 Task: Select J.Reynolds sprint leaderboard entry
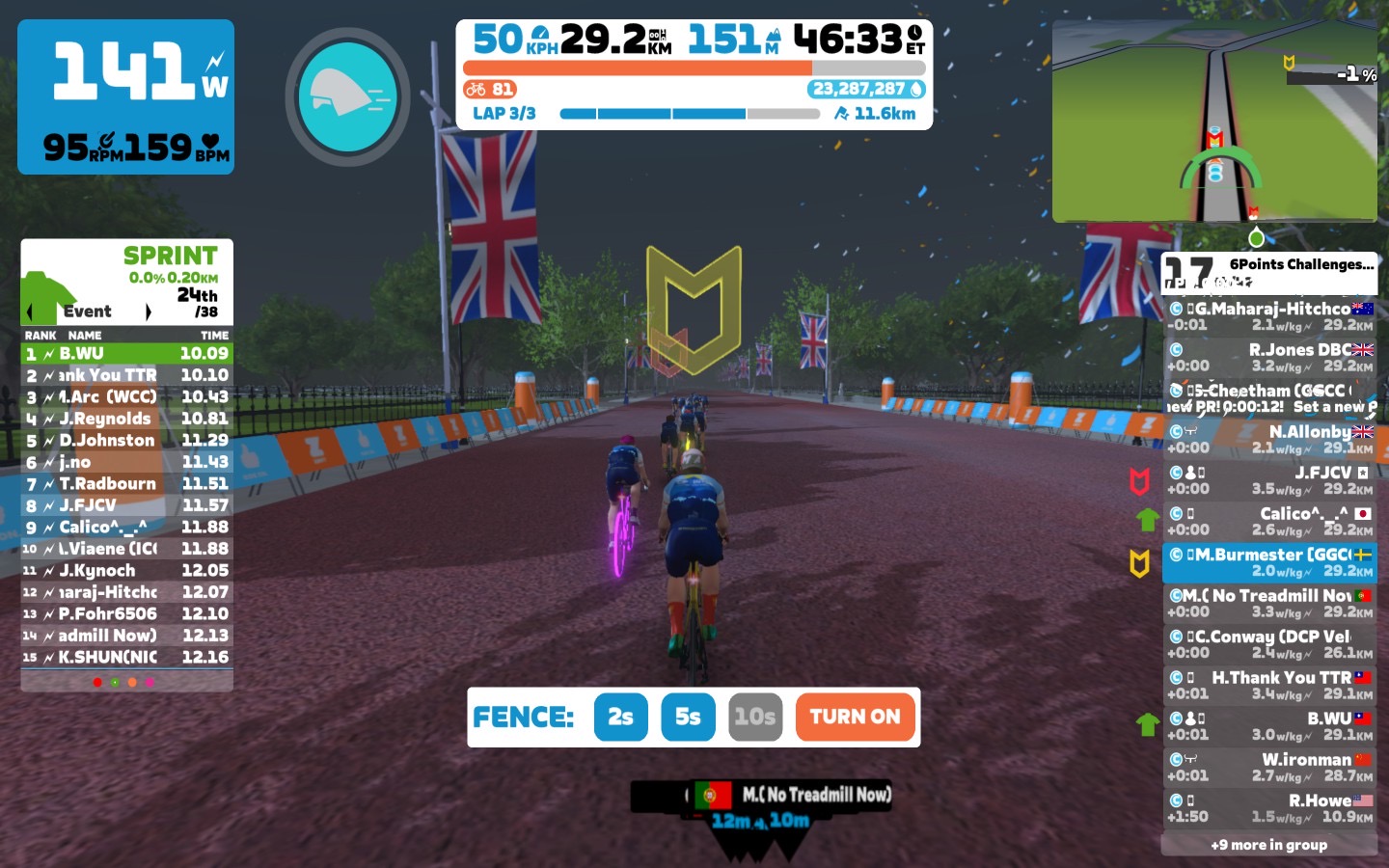point(126,419)
